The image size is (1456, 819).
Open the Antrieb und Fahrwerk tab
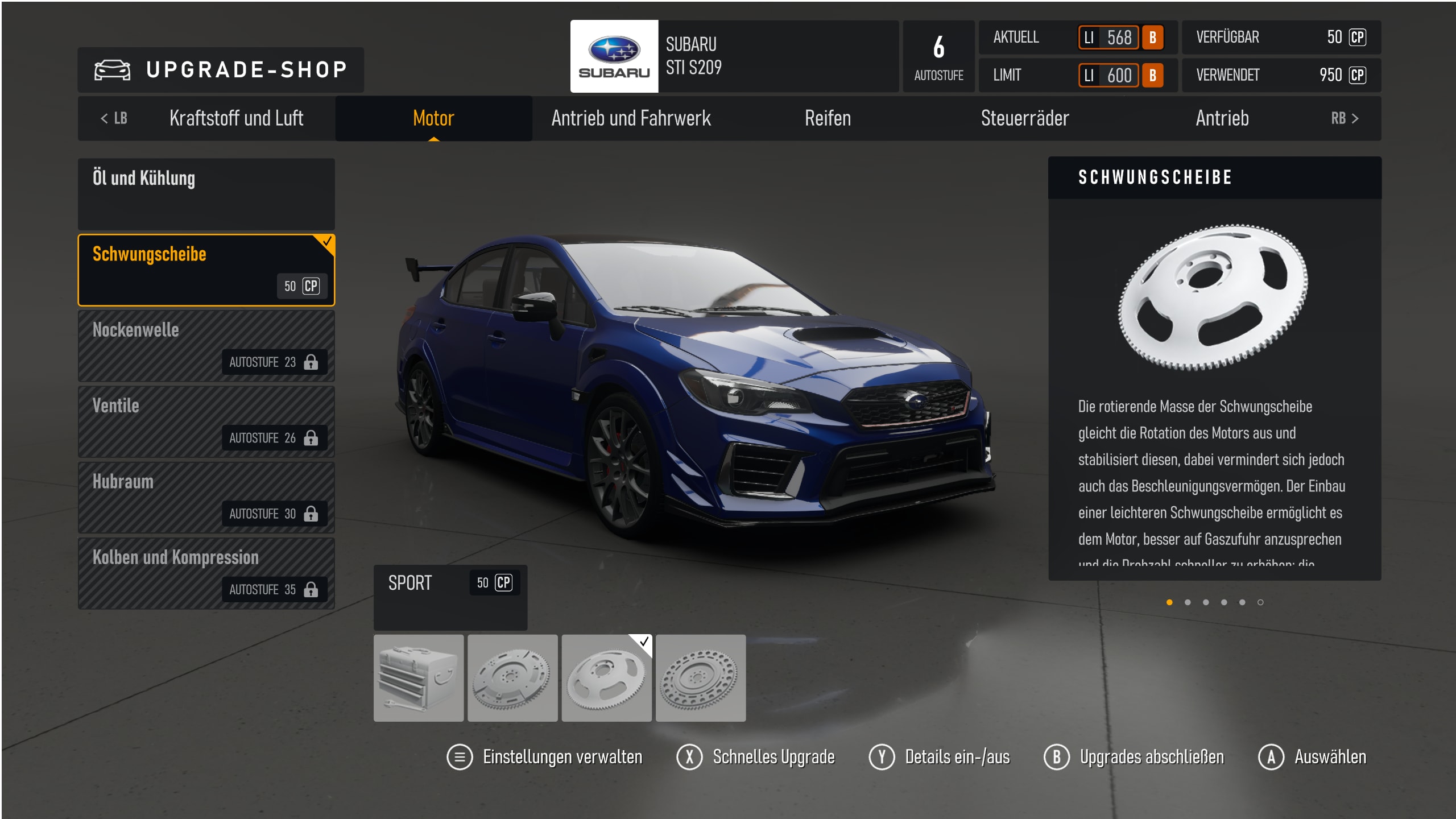click(x=631, y=118)
